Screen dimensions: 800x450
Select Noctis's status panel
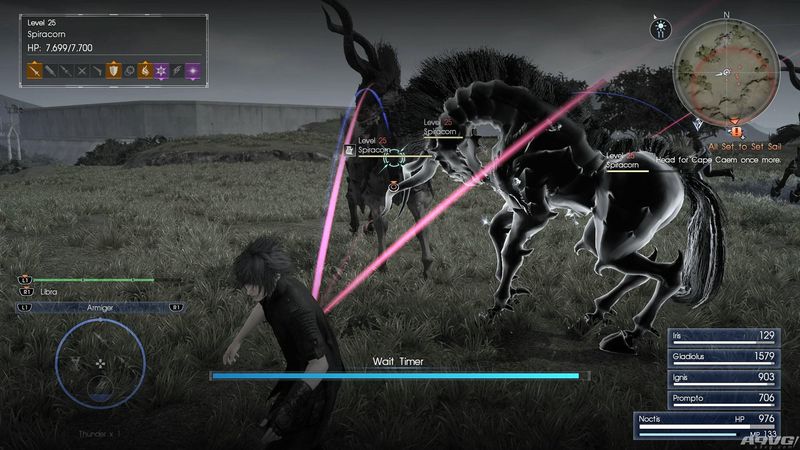coord(709,424)
